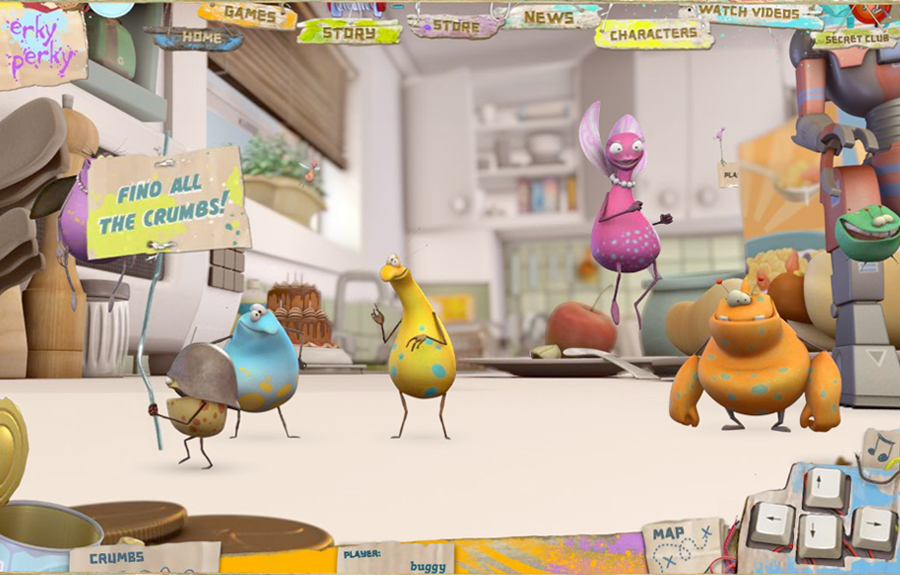Open the Crumbs panel tab
The height and width of the screenshot is (575, 900).
[117, 558]
